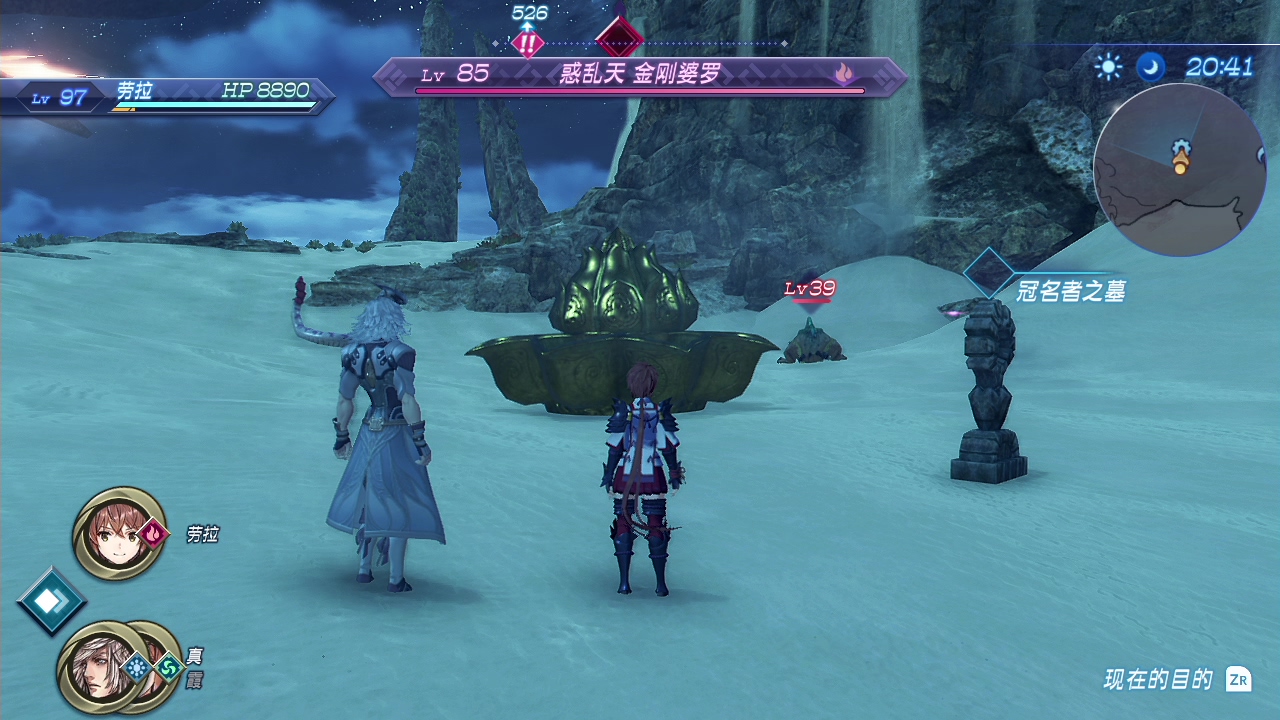This screenshot has width=1280, height=720.
Task: Click the teal diamond blade switch icon
Action: pos(50,601)
